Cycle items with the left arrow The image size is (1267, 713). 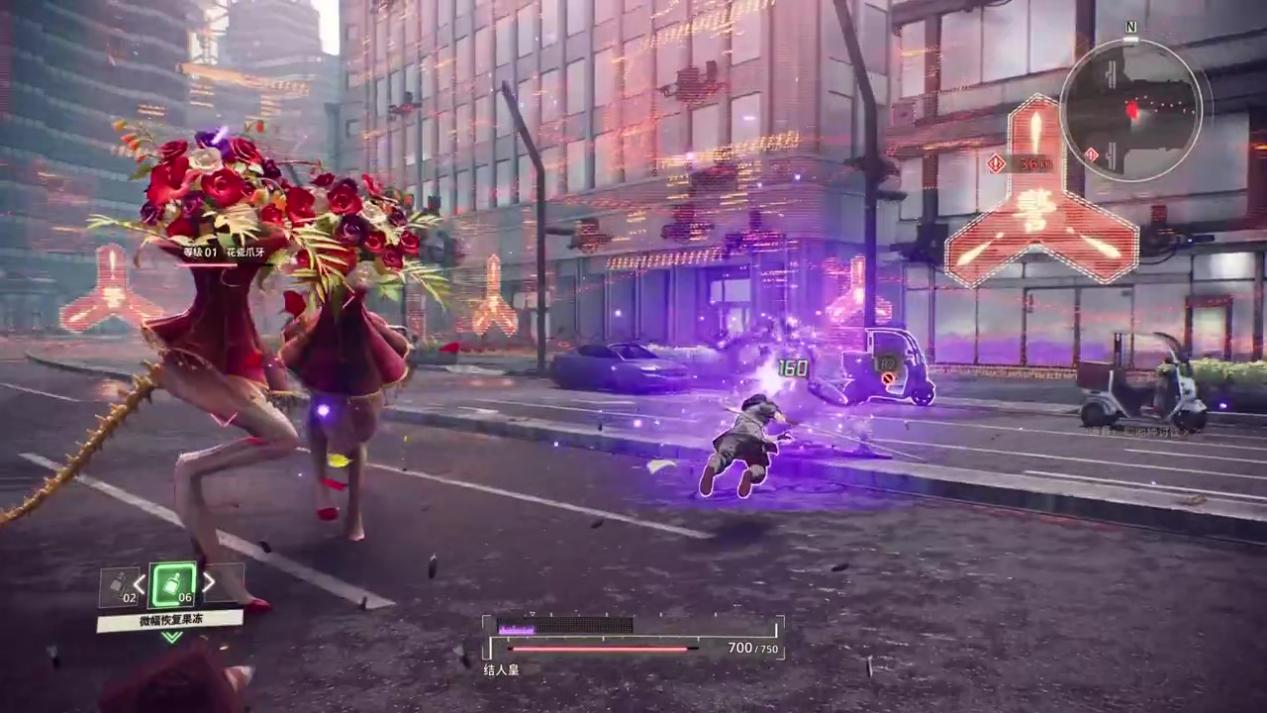[x=141, y=584]
